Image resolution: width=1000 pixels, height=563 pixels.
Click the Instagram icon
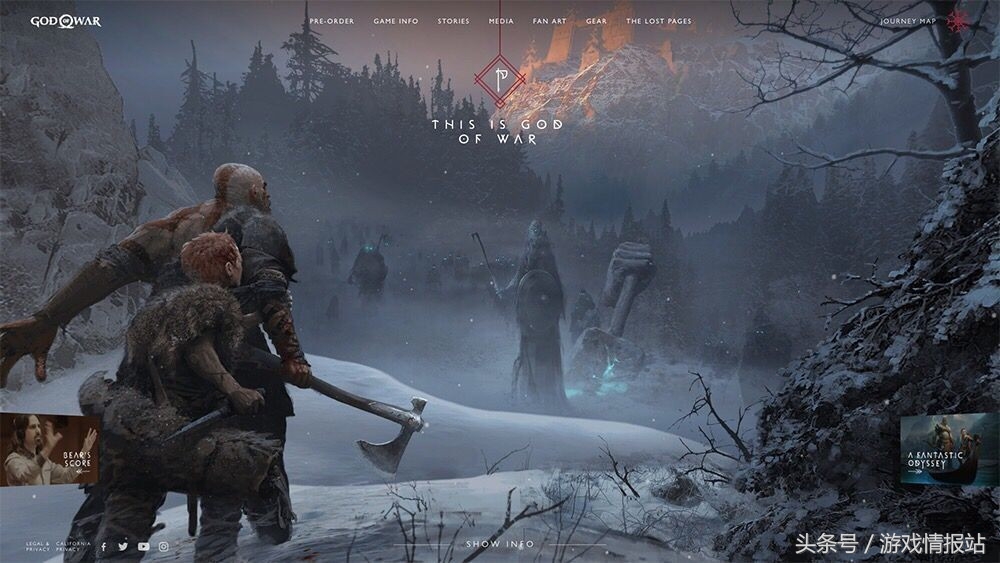coord(164,546)
